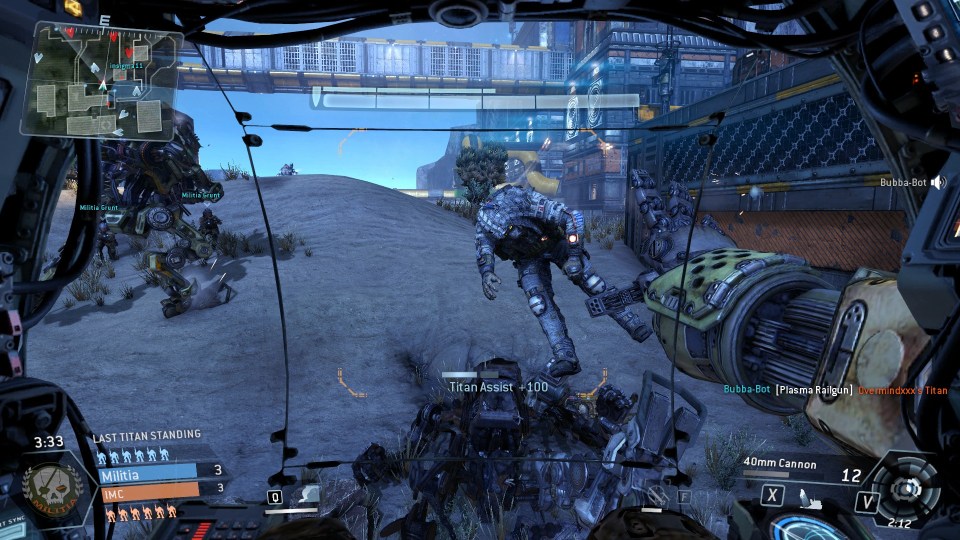Activate the tactical ability icon beside Q
Screen dimensions: 960x540
point(310,494)
